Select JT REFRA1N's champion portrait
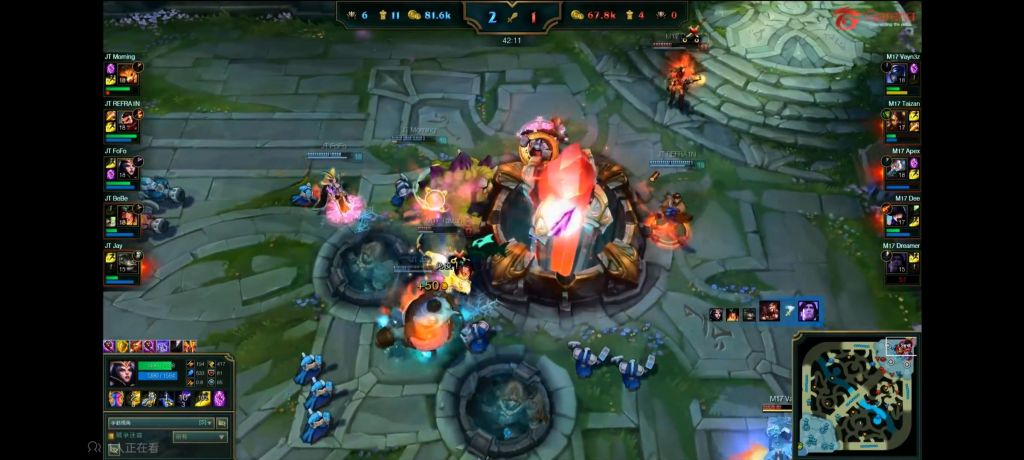1024x460 pixels. tap(128, 122)
